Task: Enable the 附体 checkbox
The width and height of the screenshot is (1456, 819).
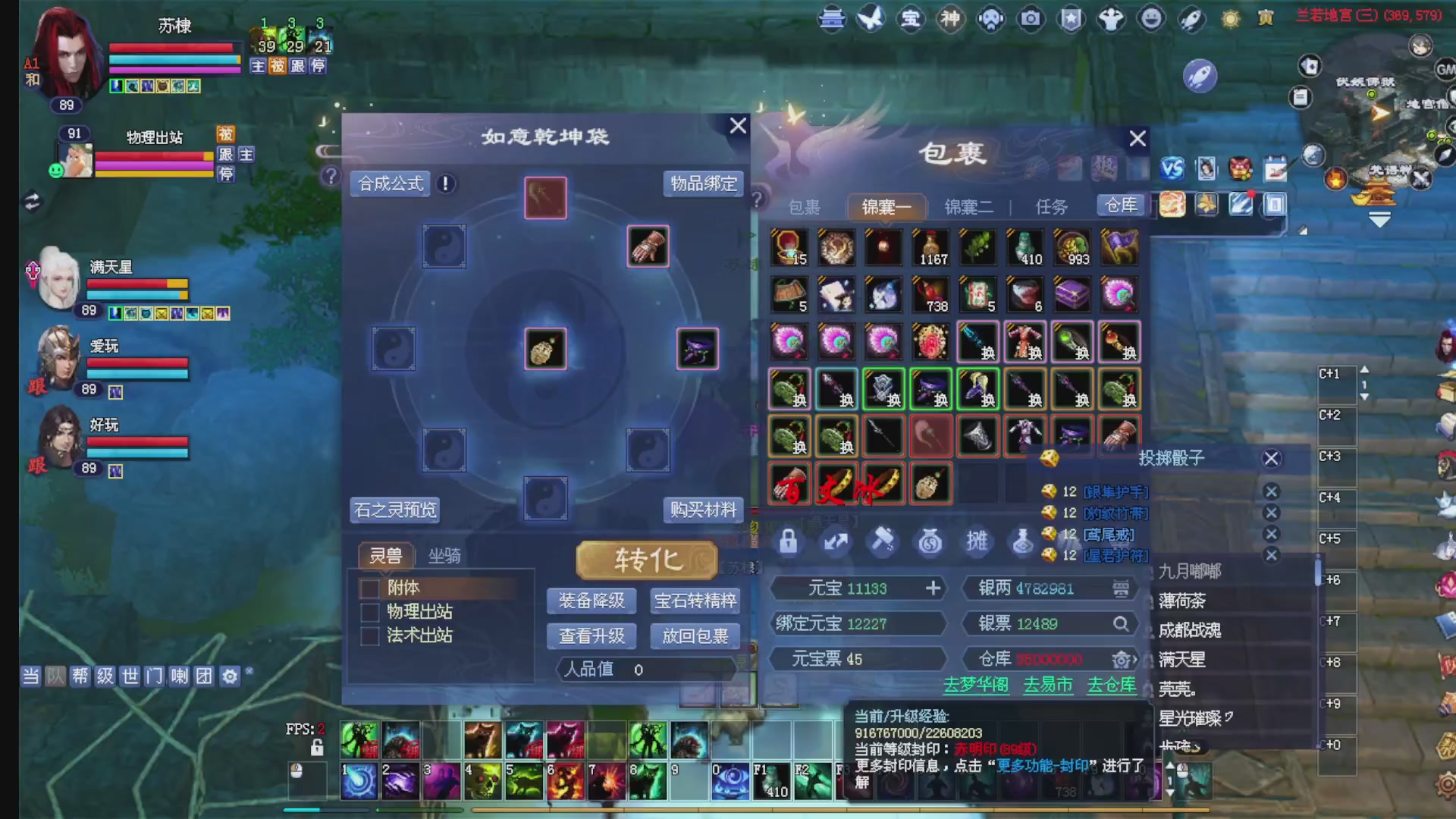Action: 370,588
